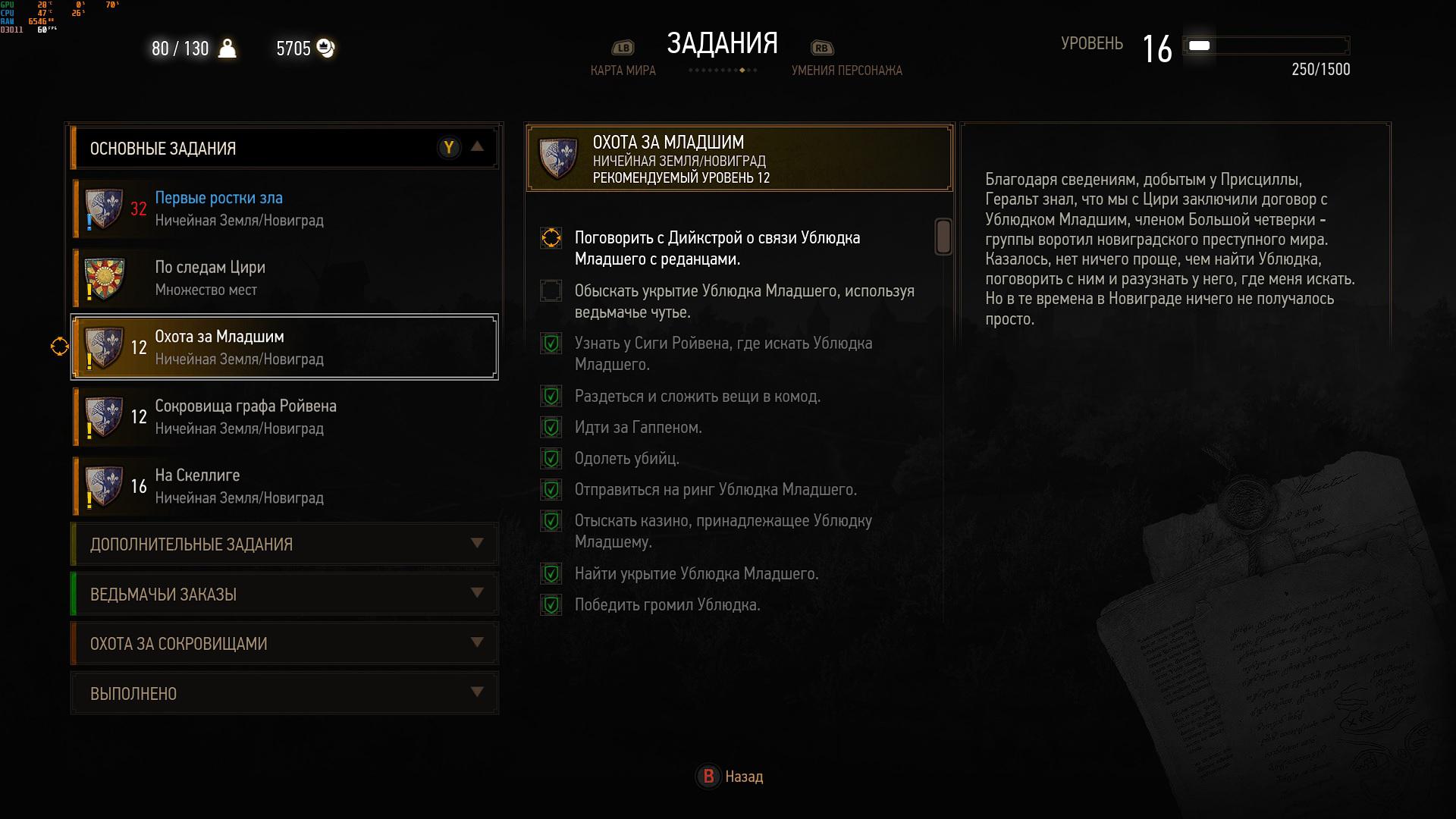Expand the 'Ведьмачьи заказы' section
This screenshot has height=819, width=1456.
click(284, 594)
